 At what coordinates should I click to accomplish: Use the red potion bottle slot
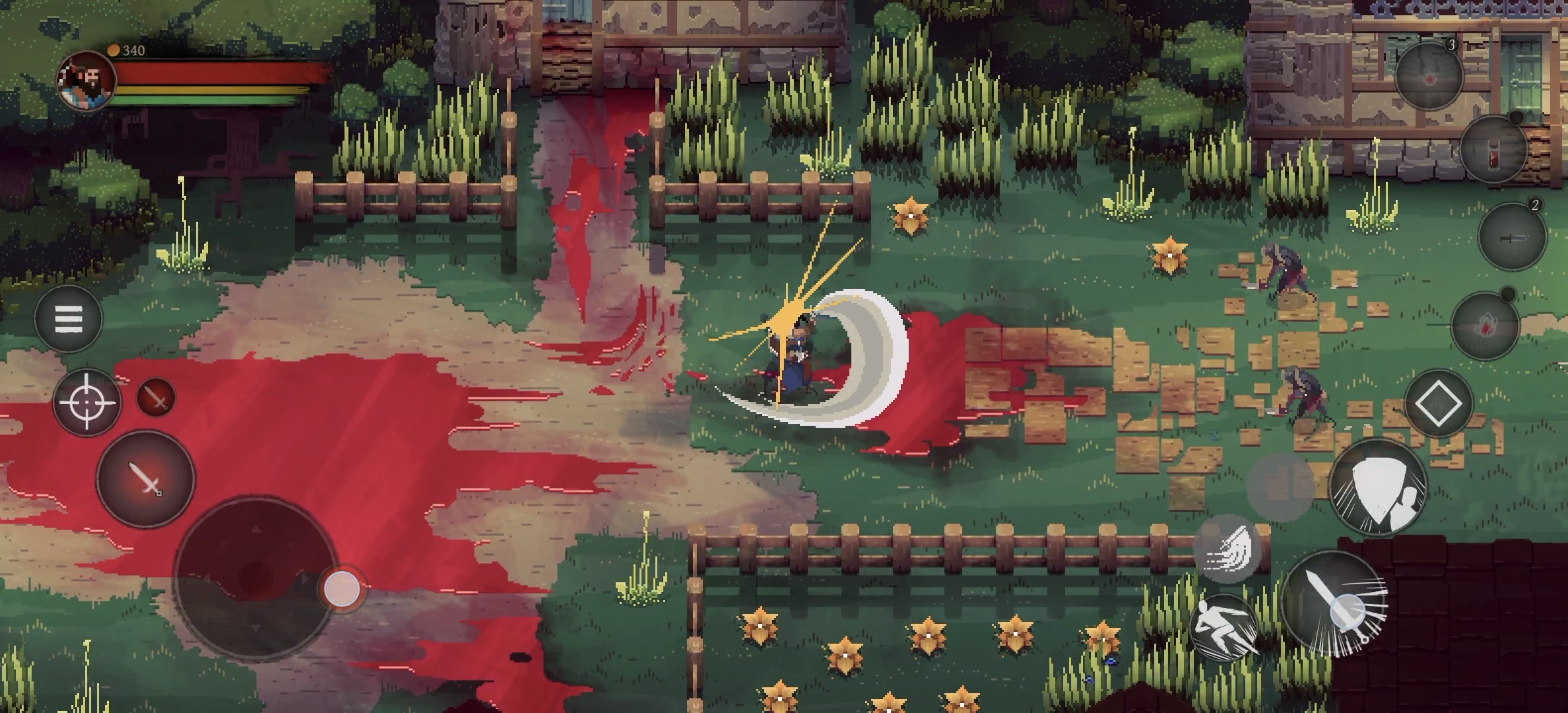1493,151
